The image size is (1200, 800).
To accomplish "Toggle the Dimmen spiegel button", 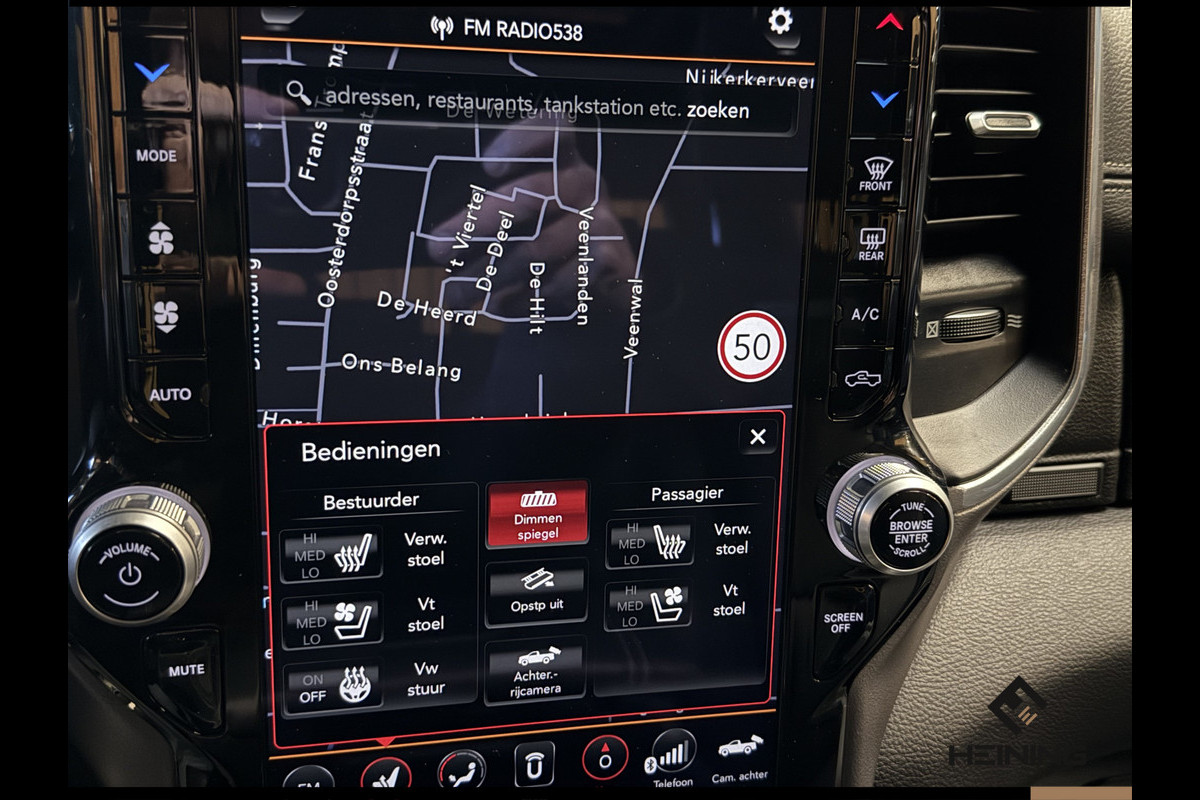I will coord(537,513).
